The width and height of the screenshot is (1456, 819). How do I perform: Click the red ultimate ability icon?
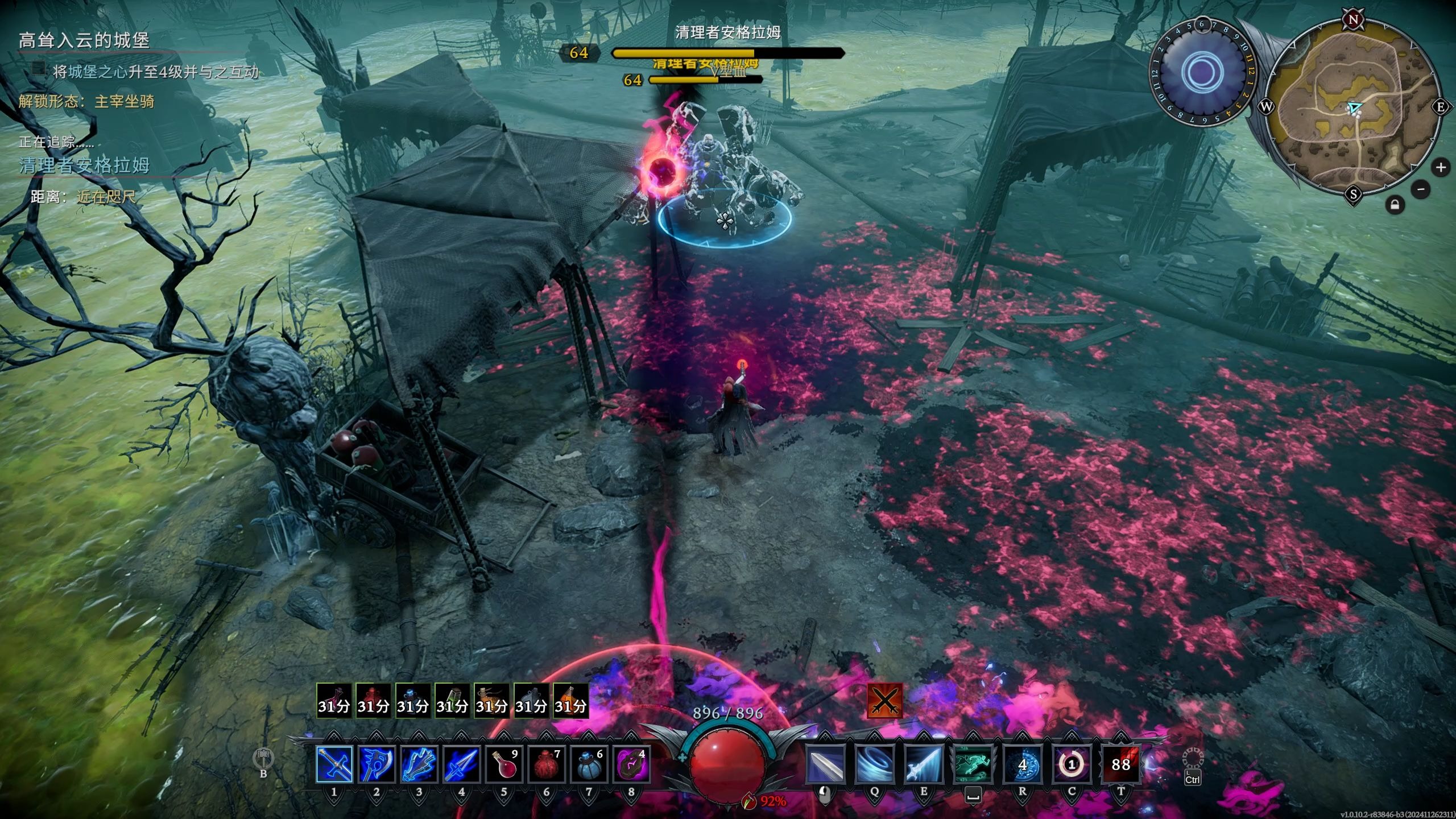(1121, 765)
